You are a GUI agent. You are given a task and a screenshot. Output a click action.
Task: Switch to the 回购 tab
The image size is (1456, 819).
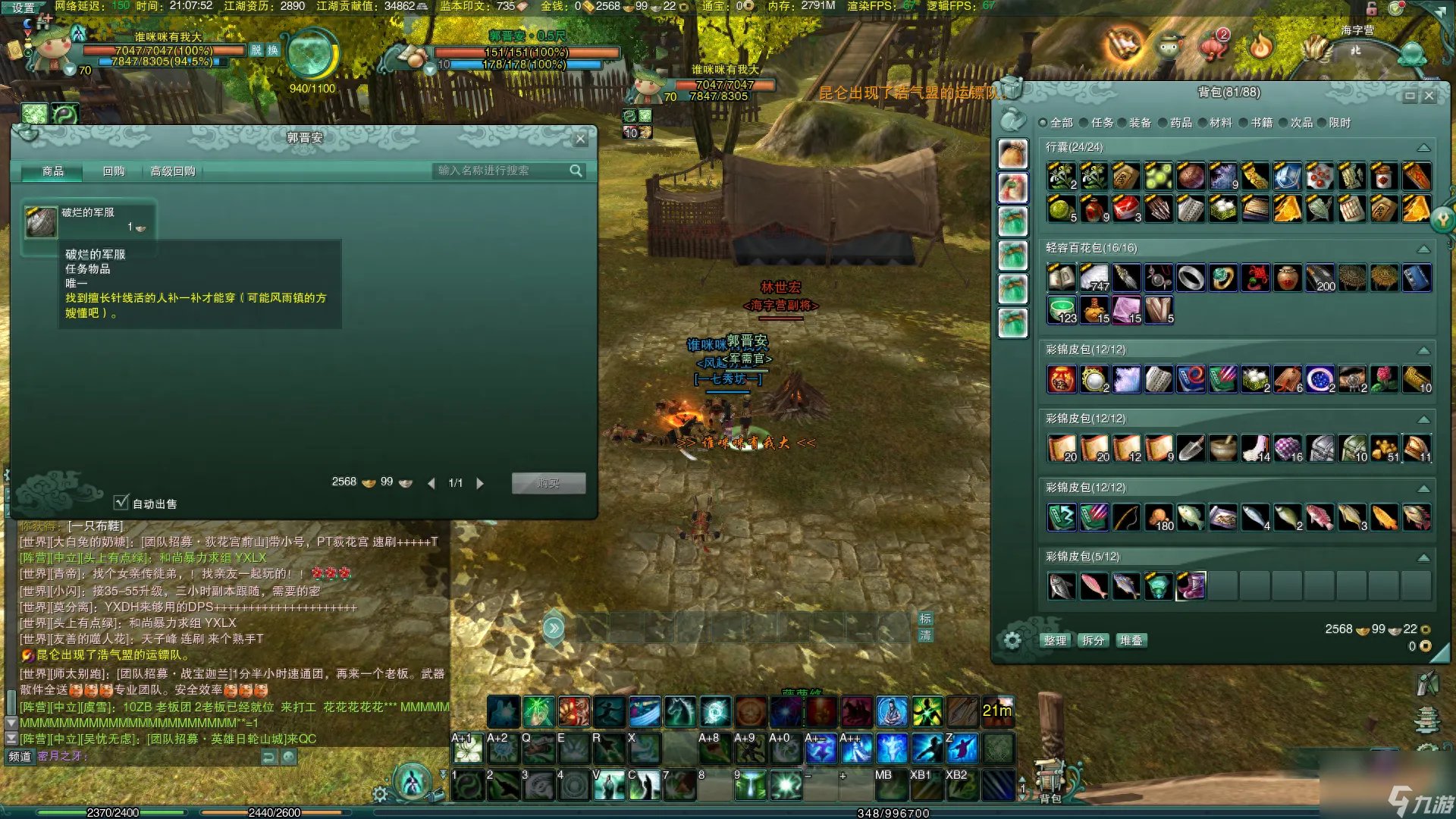coord(114,171)
